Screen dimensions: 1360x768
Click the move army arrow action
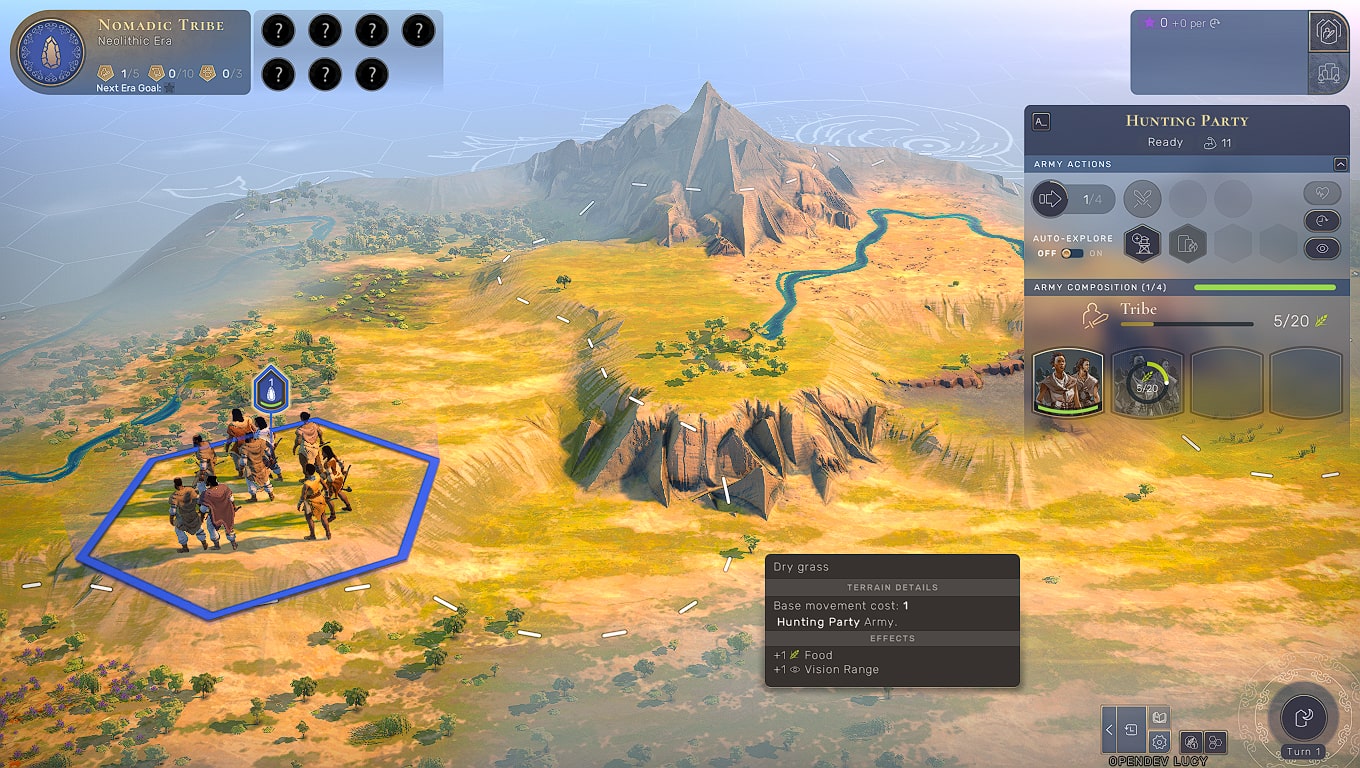[x=1050, y=199]
